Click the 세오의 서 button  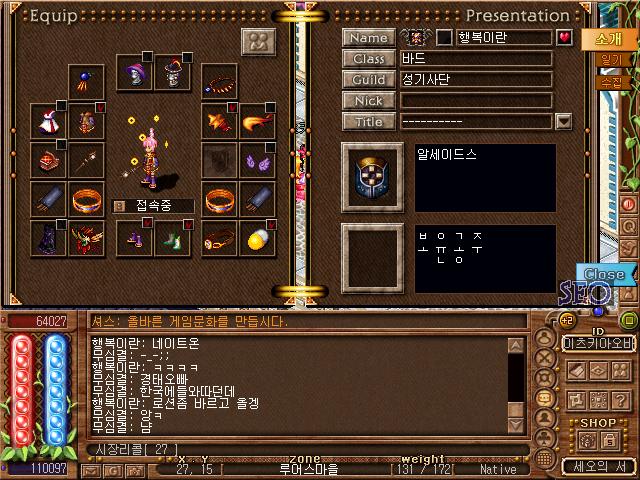pos(597,466)
